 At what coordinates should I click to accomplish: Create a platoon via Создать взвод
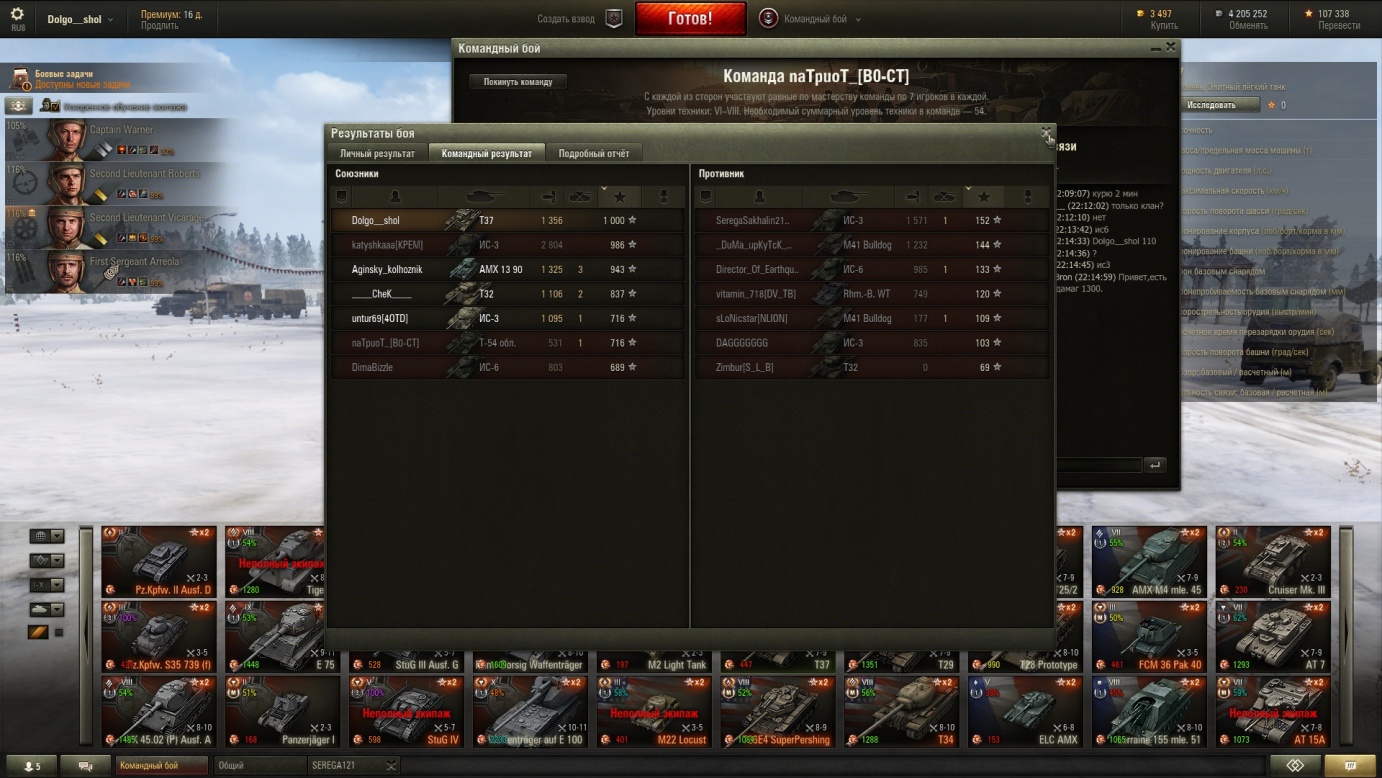point(578,19)
